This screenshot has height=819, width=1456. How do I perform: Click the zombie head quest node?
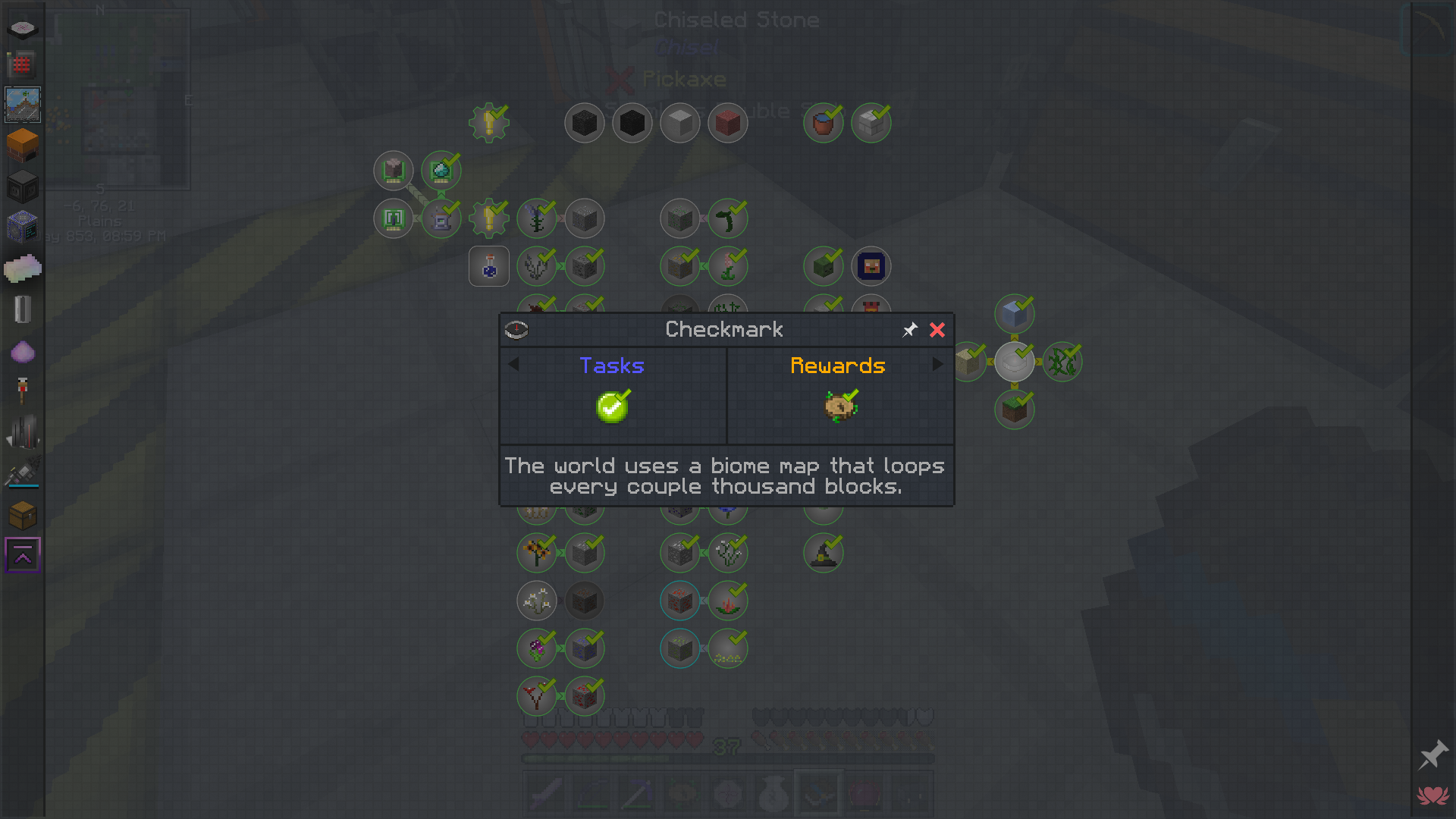(x=823, y=266)
